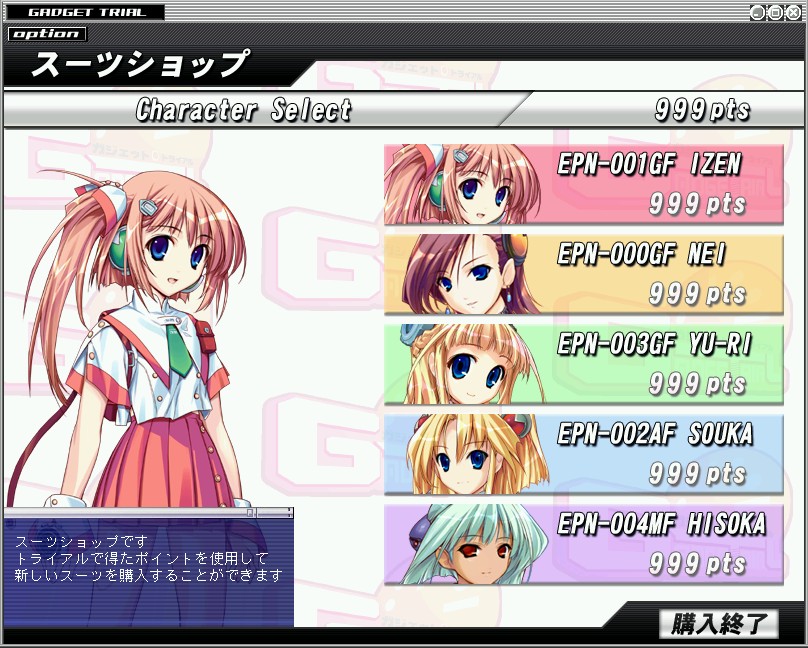Click the 購入終了 finish purchase button

pos(718,624)
